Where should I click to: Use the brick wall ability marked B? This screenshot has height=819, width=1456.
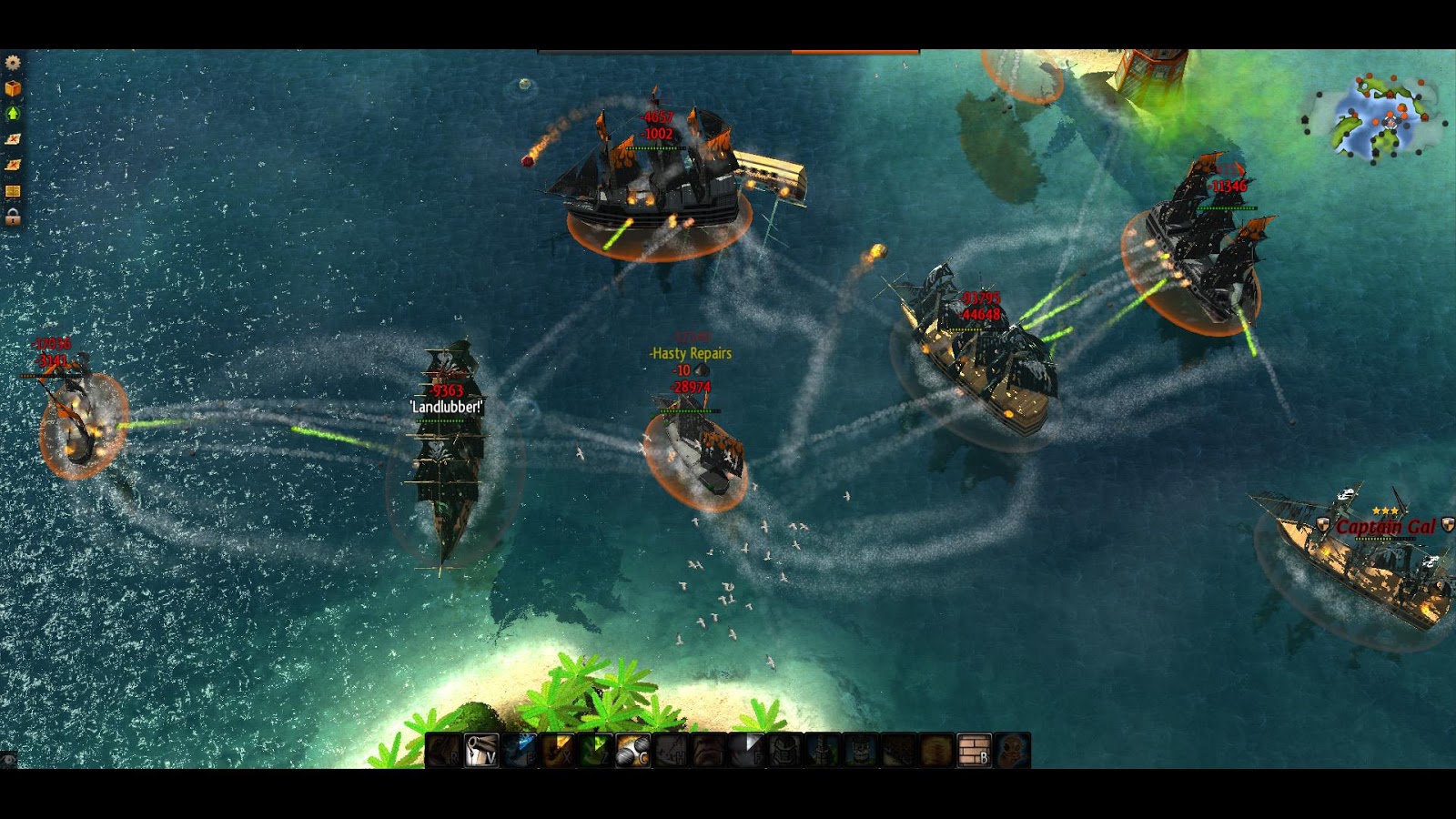[x=974, y=751]
